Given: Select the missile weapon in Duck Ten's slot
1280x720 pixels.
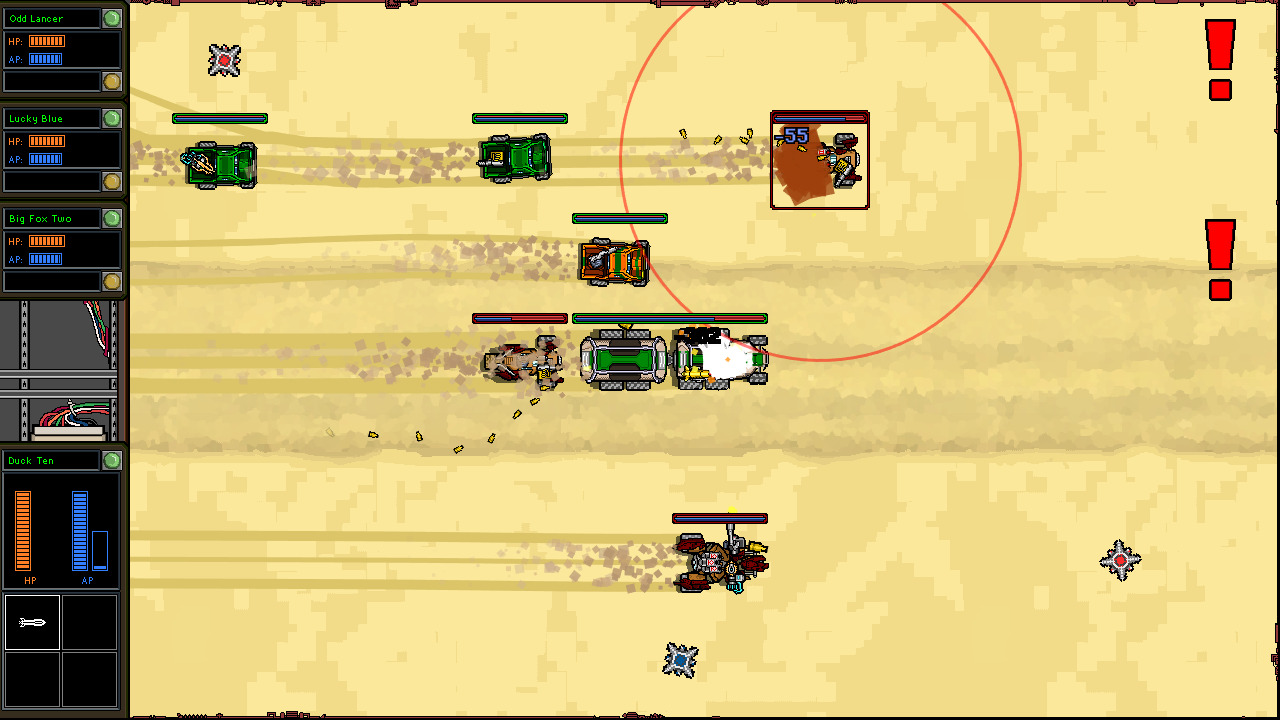Looking at the screenshot, I should click(x=33, y=621).
